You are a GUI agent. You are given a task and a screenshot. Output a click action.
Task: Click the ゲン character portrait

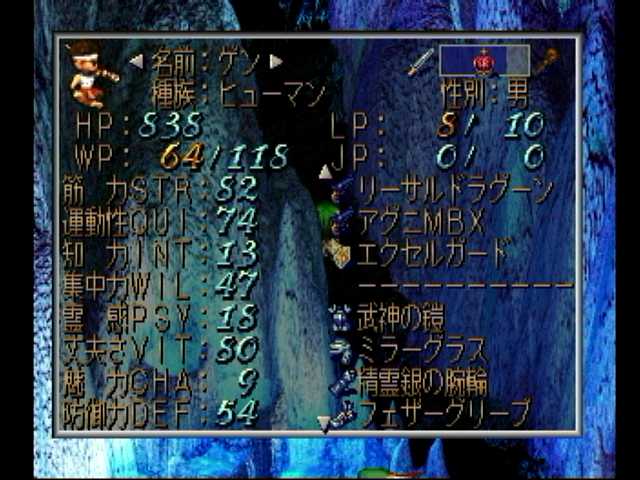pos(92,75)
